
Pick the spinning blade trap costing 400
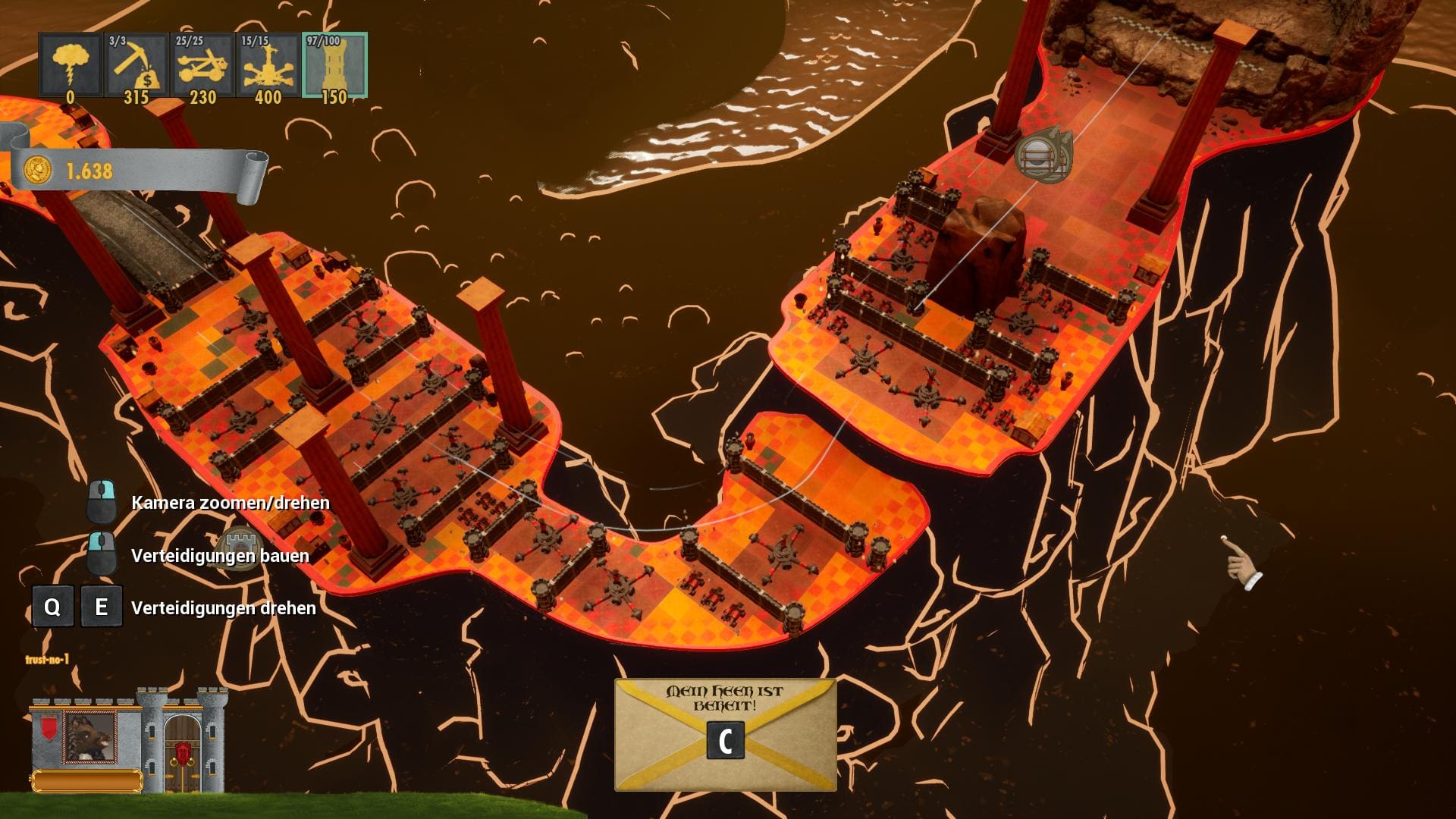tap(268, 66)
